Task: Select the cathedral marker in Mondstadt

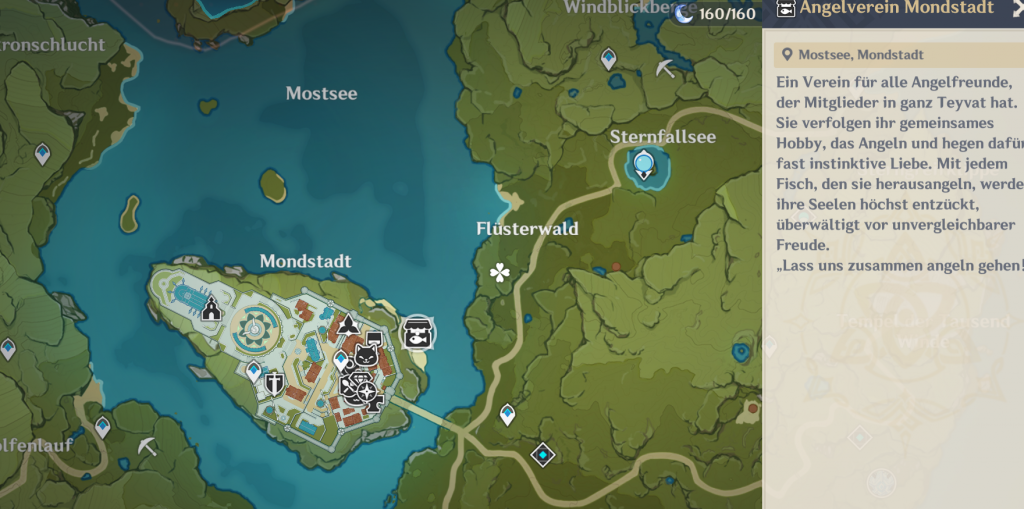Action: pyautogui.click(x=211, y=310)
